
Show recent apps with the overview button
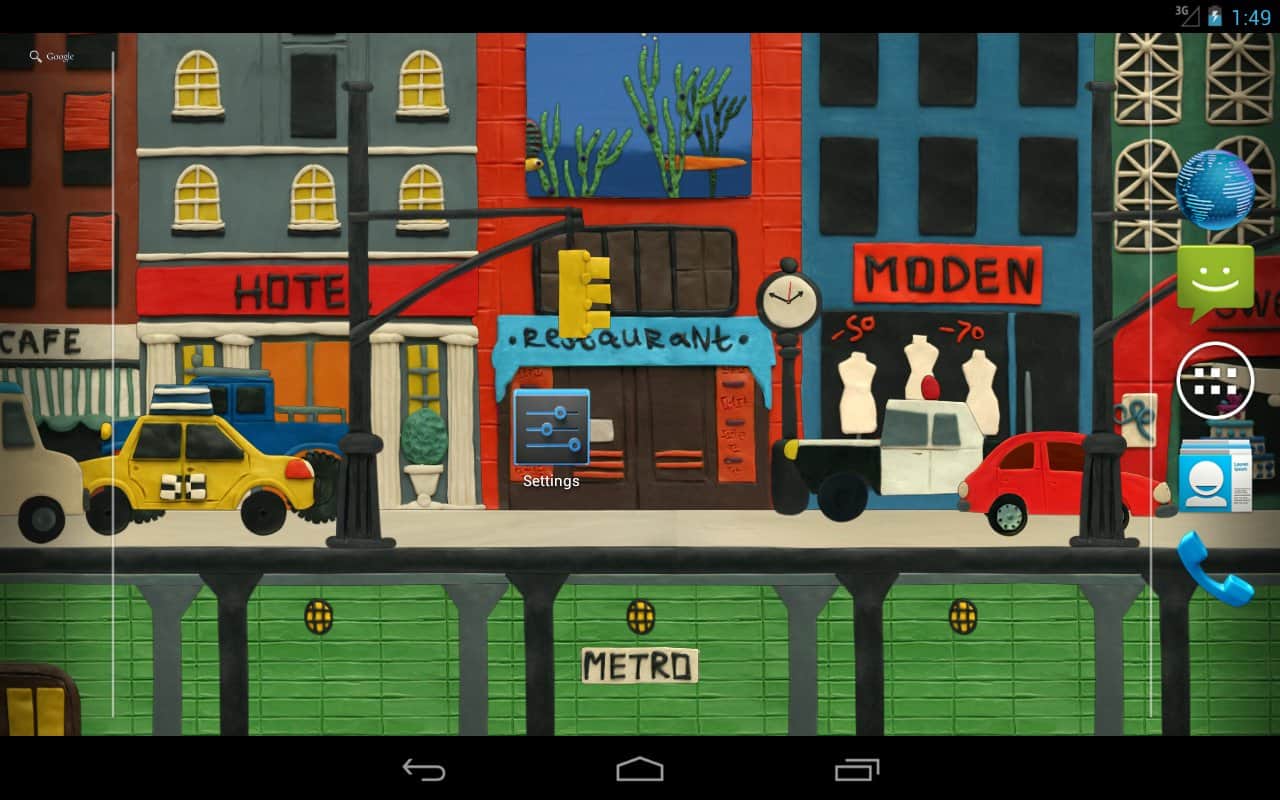857,769
